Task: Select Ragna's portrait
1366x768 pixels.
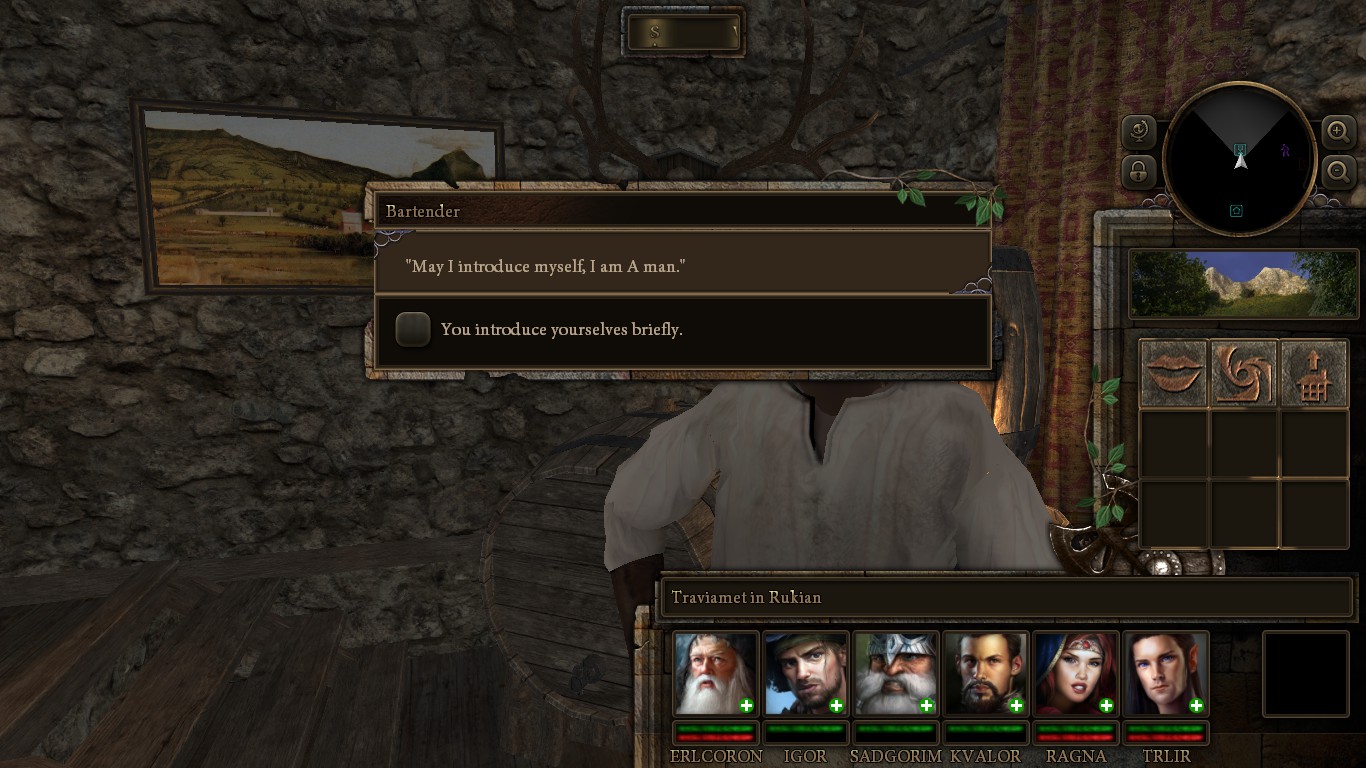Action: (x=1075, y=672)
